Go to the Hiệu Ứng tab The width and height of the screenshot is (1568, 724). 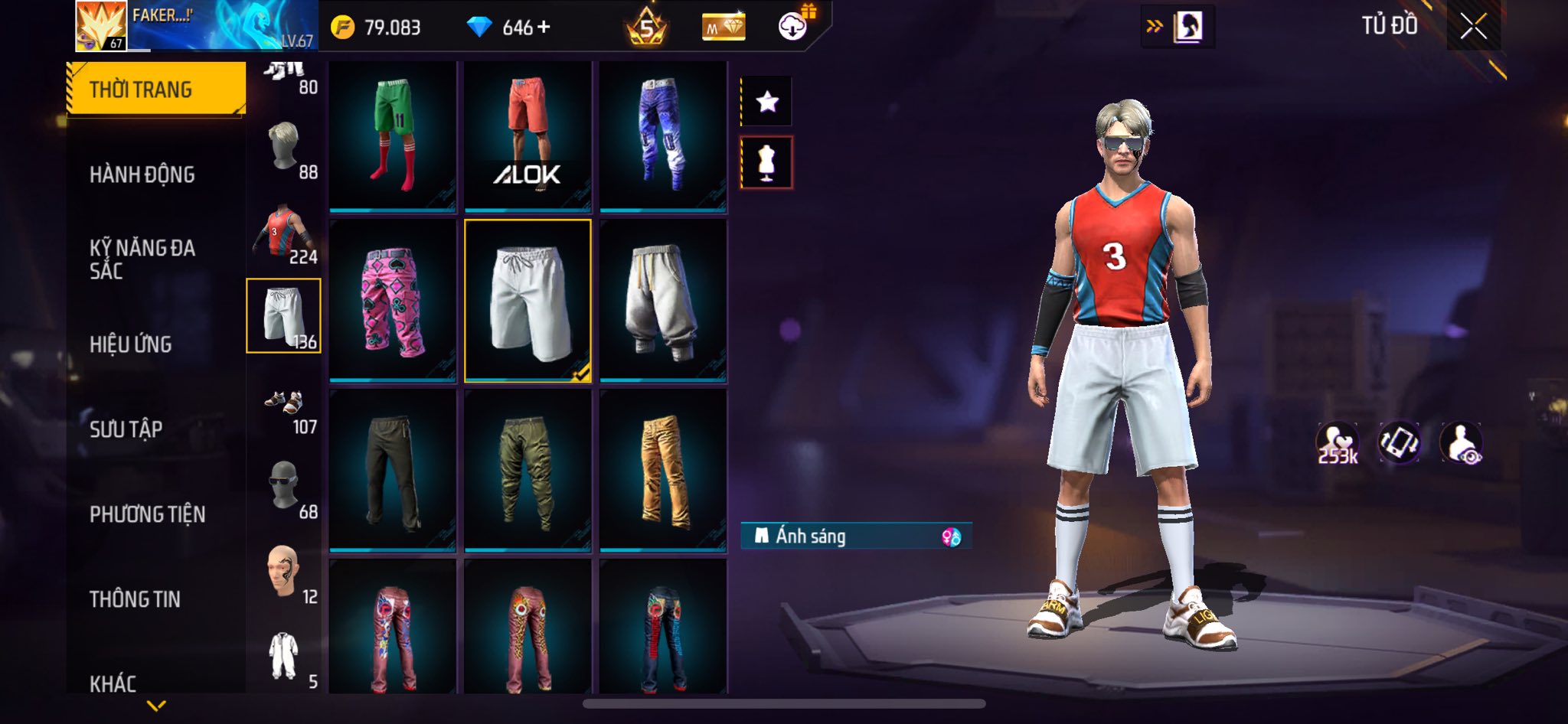[132, 344]
